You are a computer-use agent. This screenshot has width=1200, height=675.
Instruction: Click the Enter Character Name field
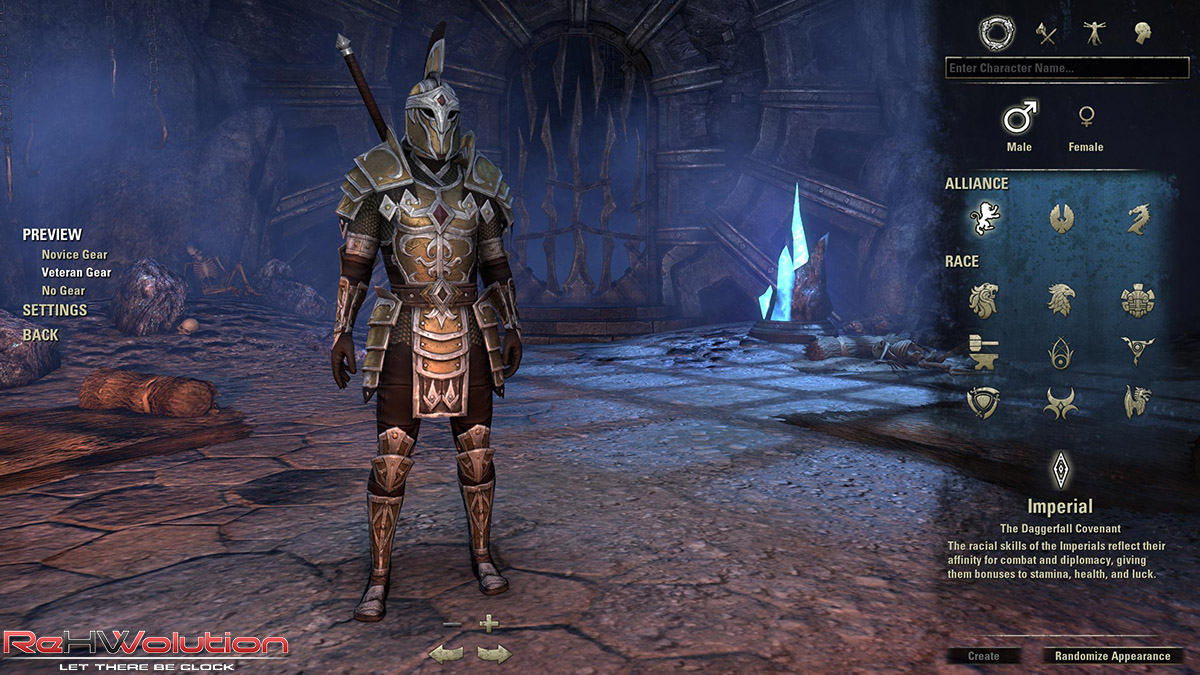1066,68
